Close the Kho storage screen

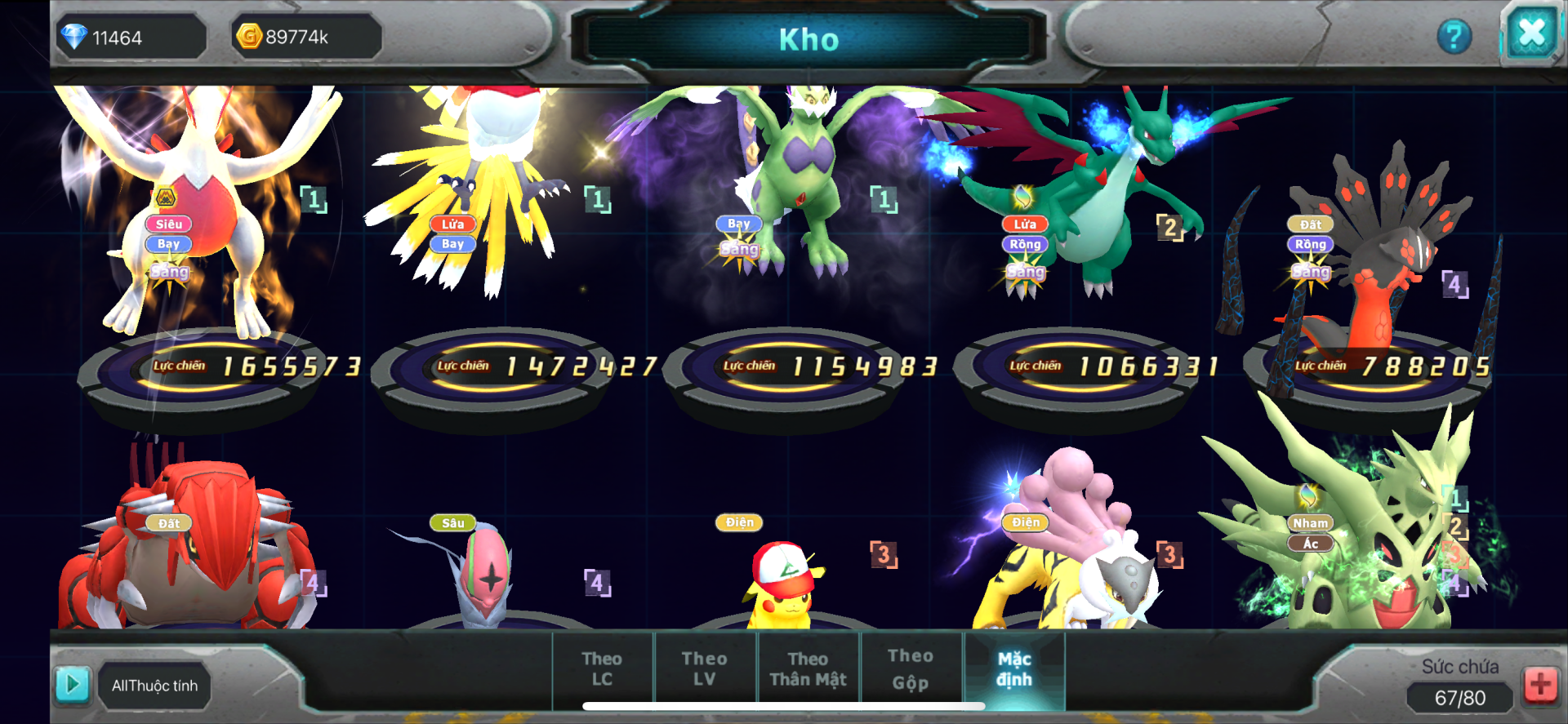coord(1530,33)
